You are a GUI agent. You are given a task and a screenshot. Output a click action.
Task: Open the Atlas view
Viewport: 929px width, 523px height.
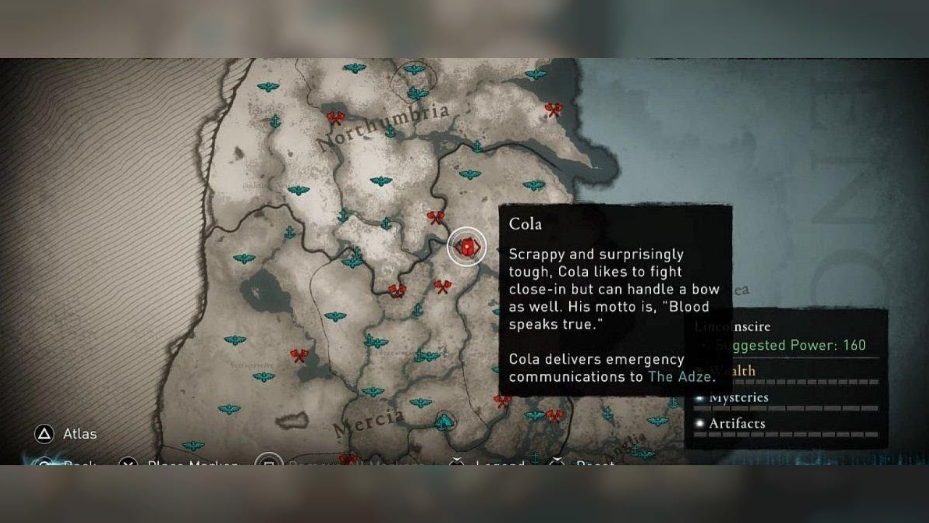[44, 434]
